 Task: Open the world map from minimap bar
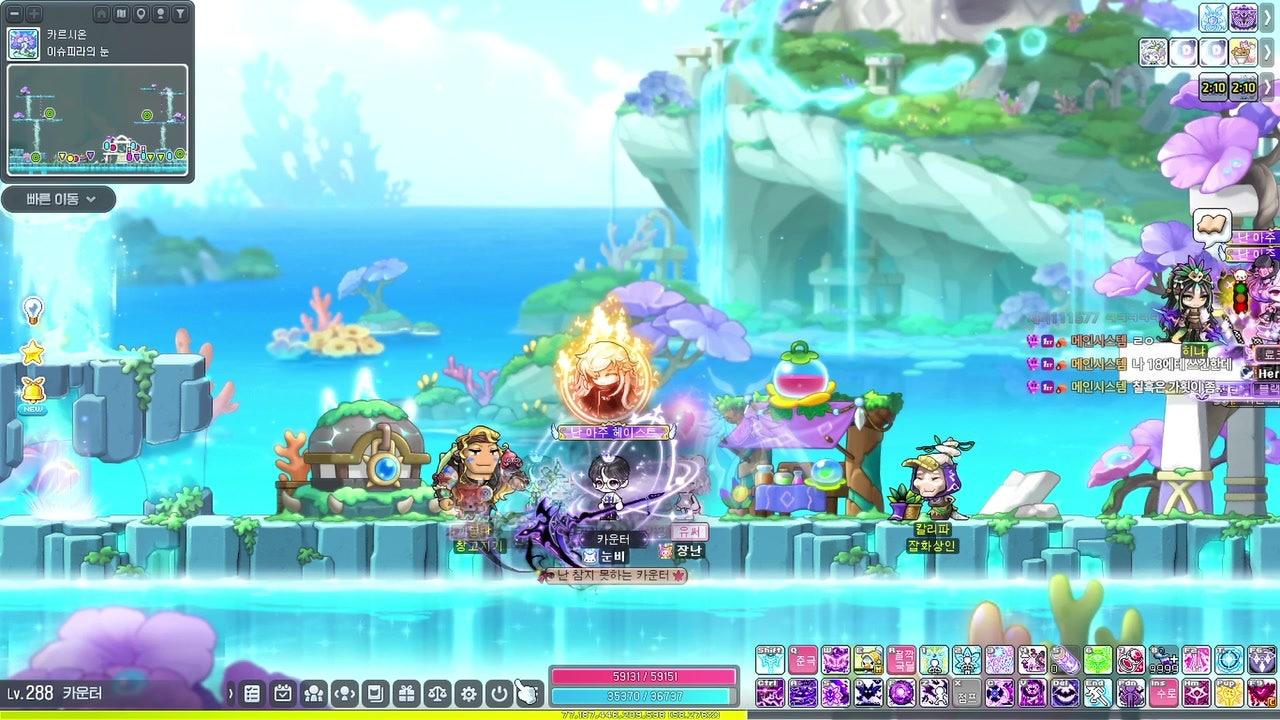tap(121, 14)
